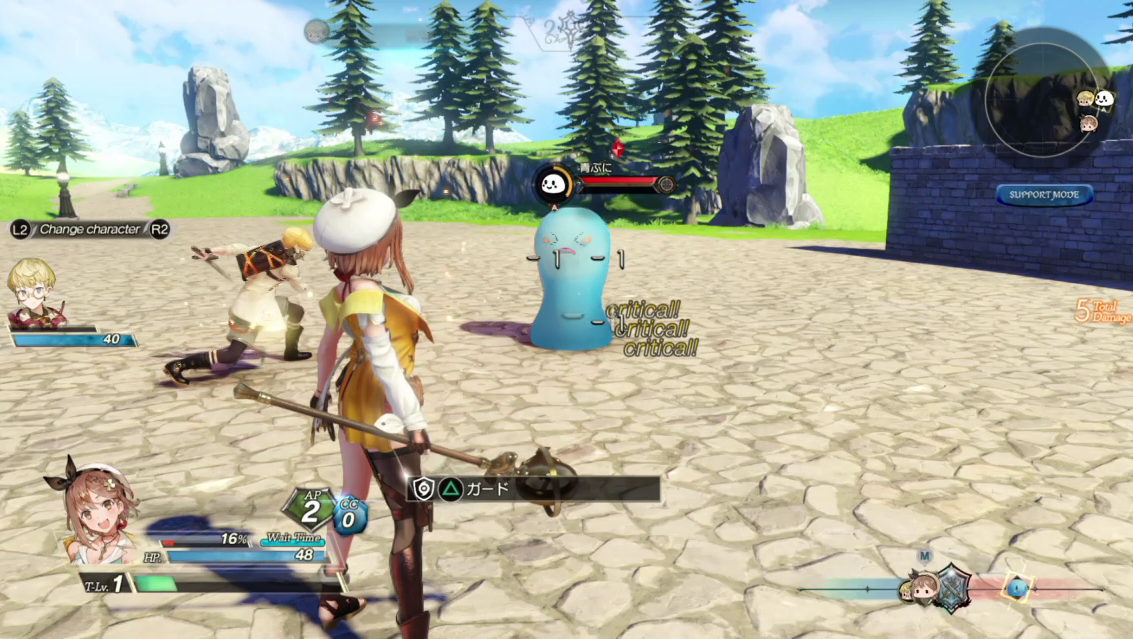
Task: Toggle the SUPPORT MODE button
Action: click(1044, 194)
